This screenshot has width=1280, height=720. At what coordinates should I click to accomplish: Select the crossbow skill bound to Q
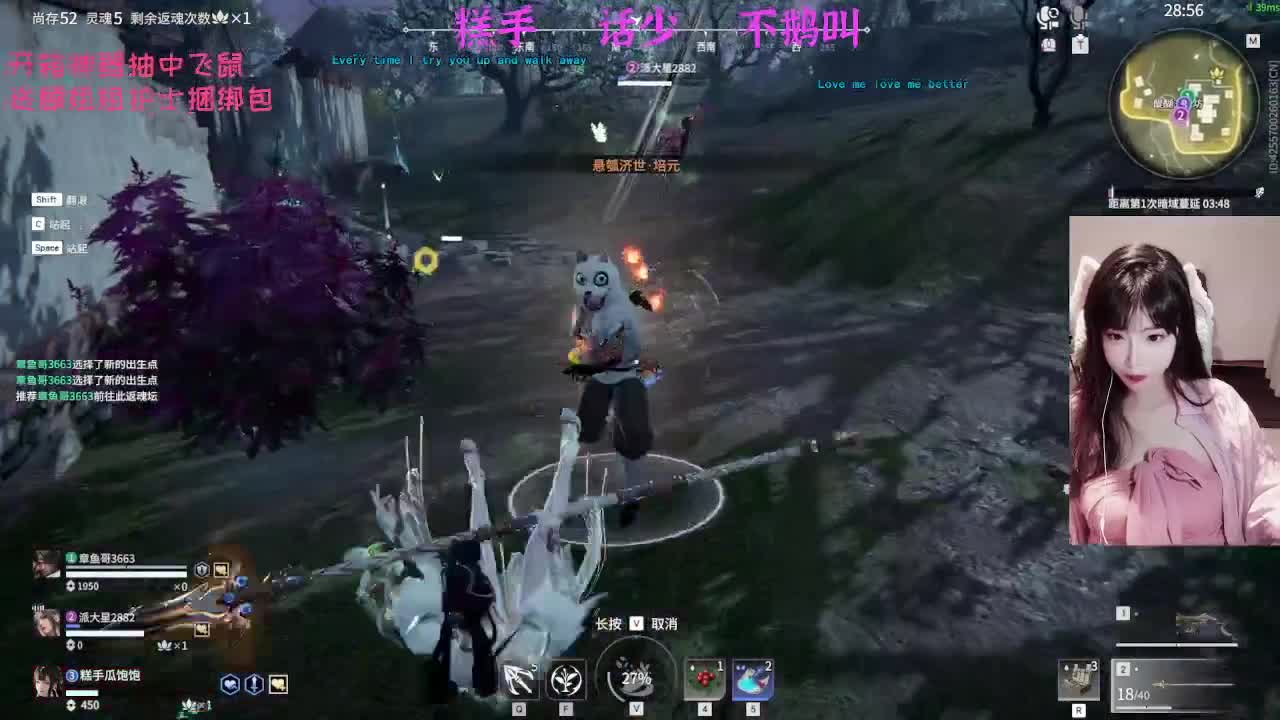click(518, 678)
